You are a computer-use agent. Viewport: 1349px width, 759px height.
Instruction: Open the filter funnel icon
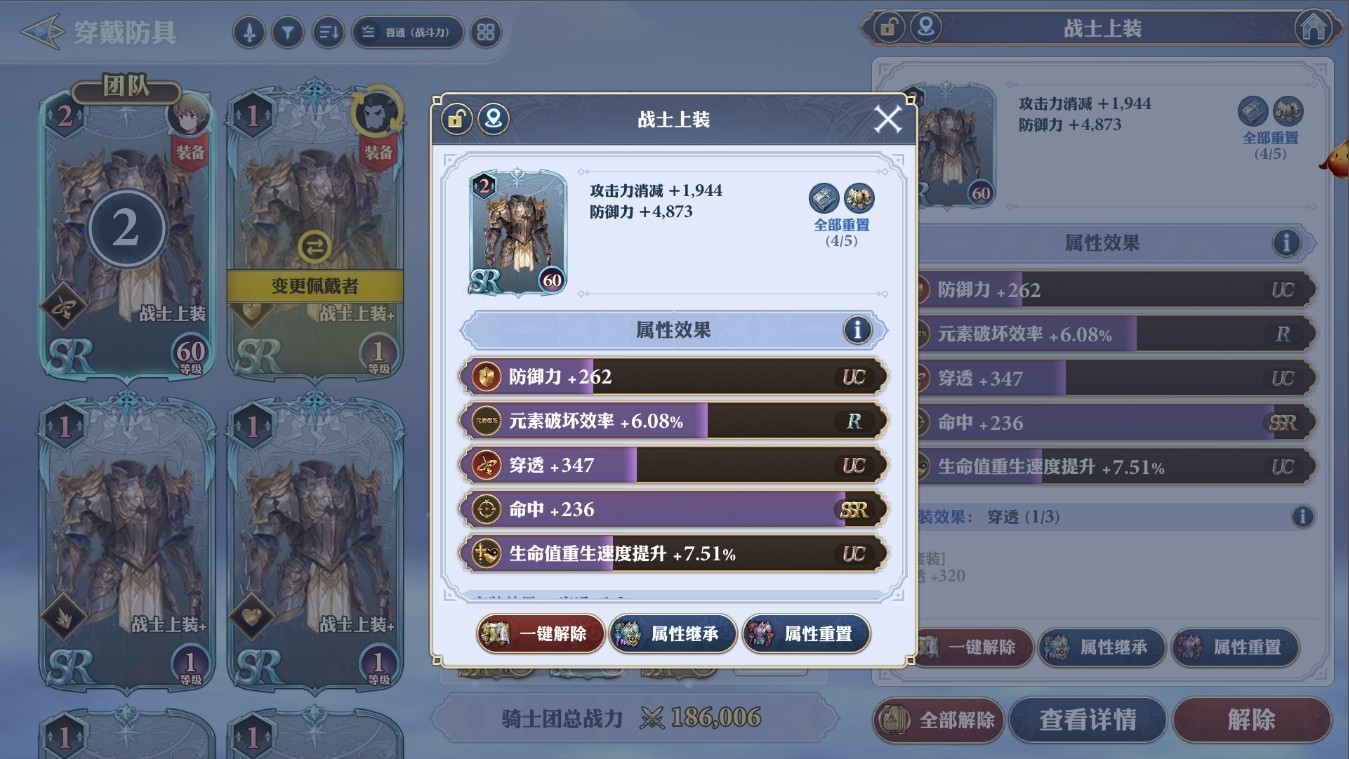pyautogui.click(x=288, y=31)
